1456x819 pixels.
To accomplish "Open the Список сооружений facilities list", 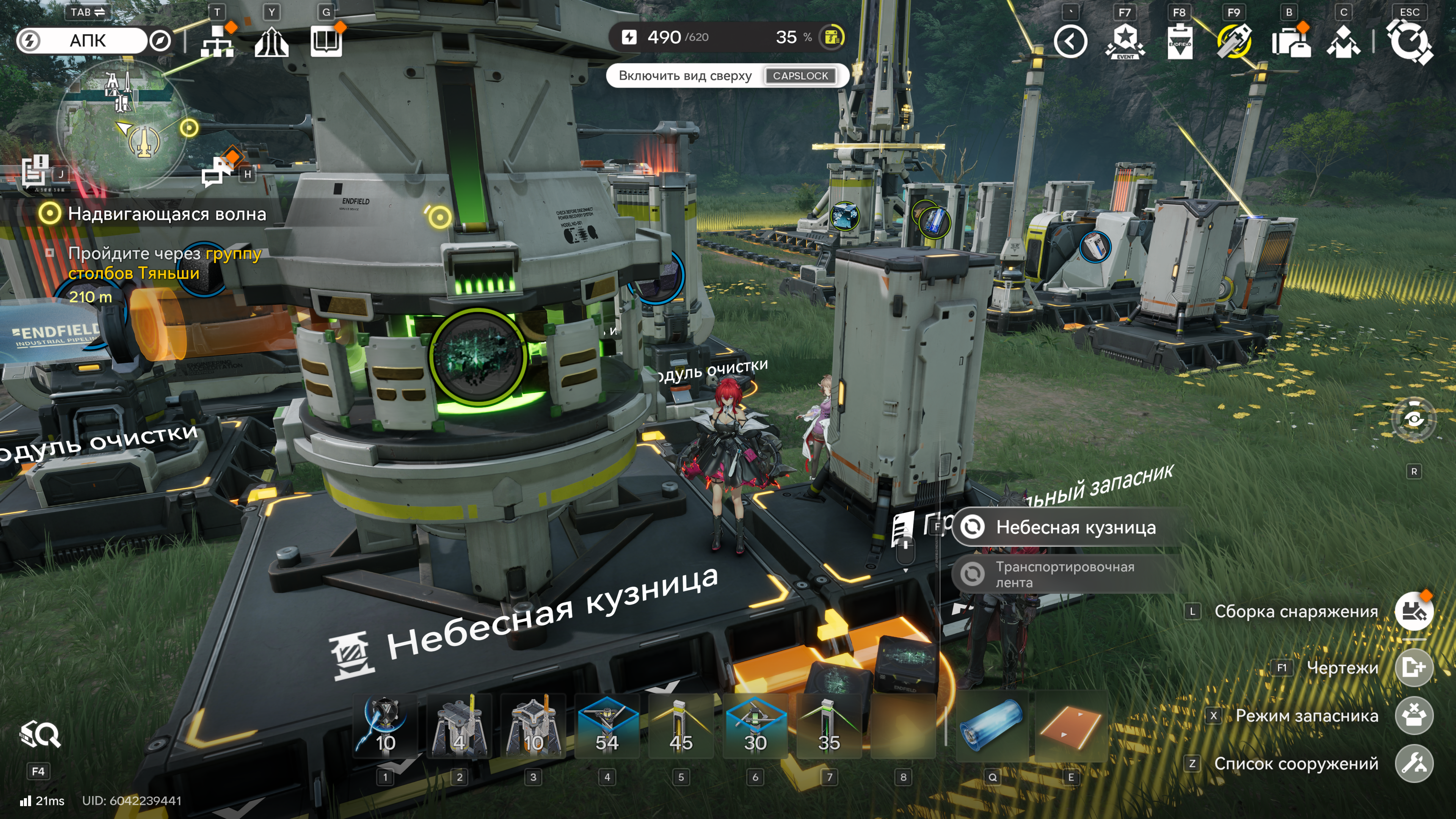I will point(1414,764).
